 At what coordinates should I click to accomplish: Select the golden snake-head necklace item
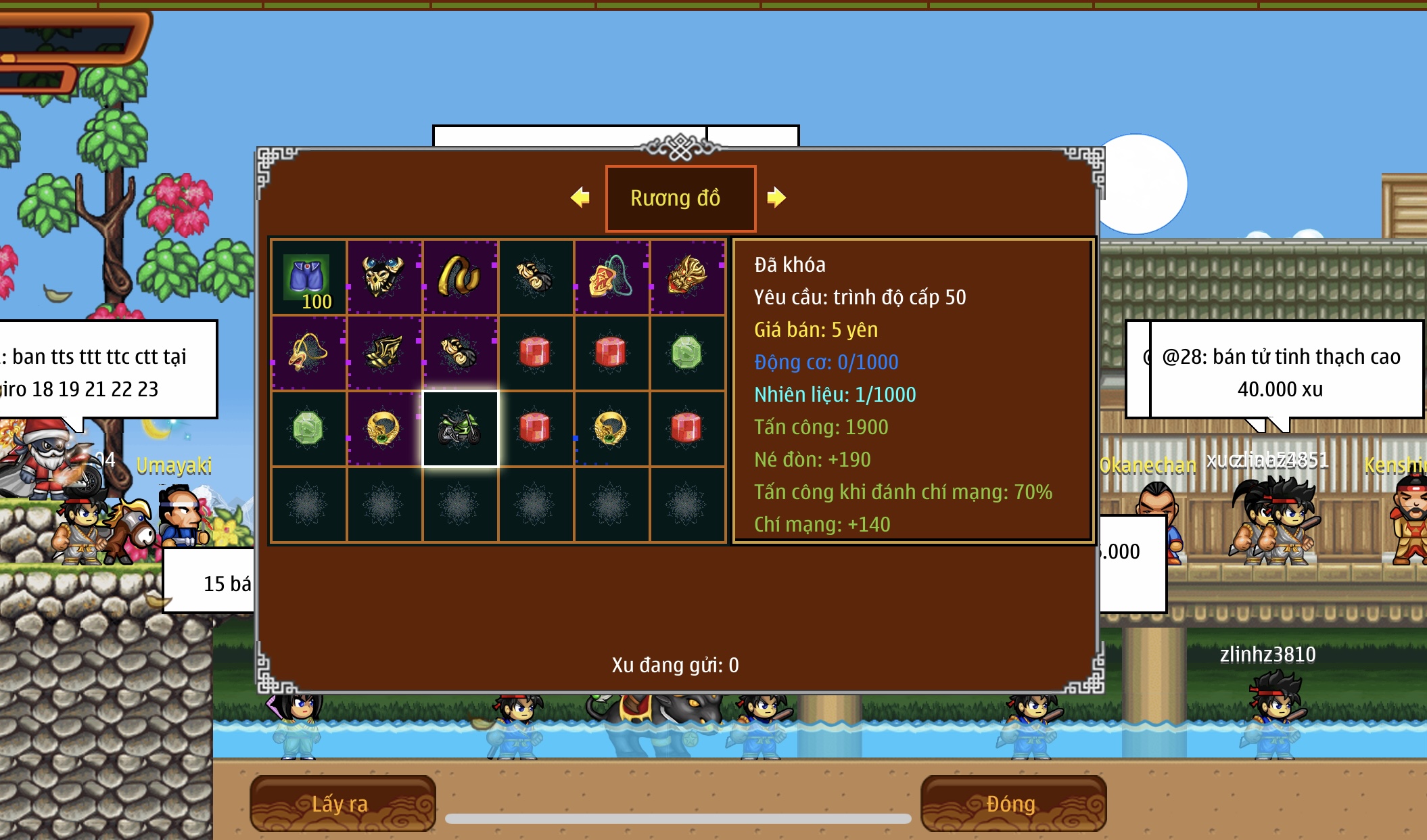tap(308, 352)
